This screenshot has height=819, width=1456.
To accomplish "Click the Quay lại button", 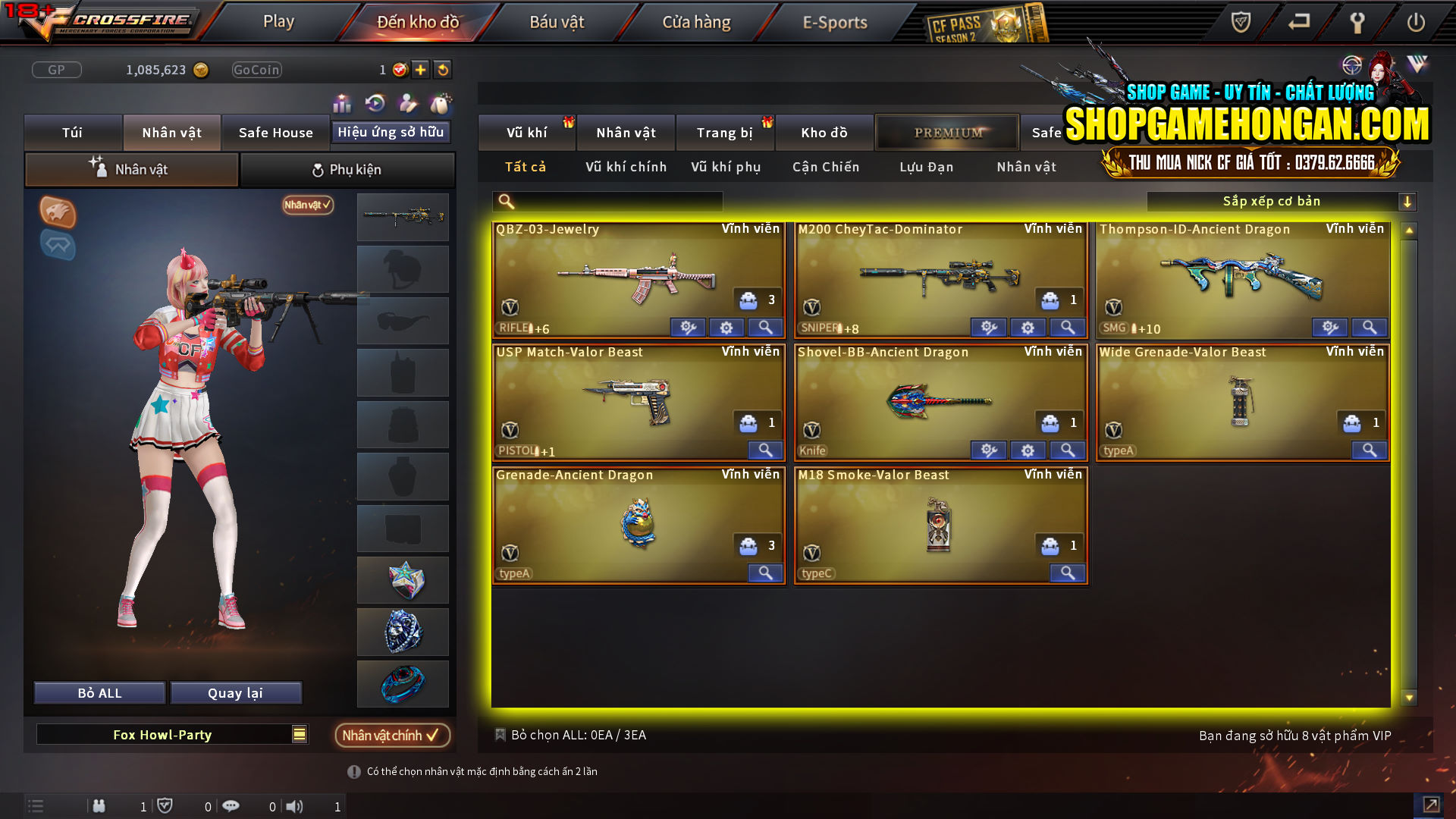I will pos(236,692).
